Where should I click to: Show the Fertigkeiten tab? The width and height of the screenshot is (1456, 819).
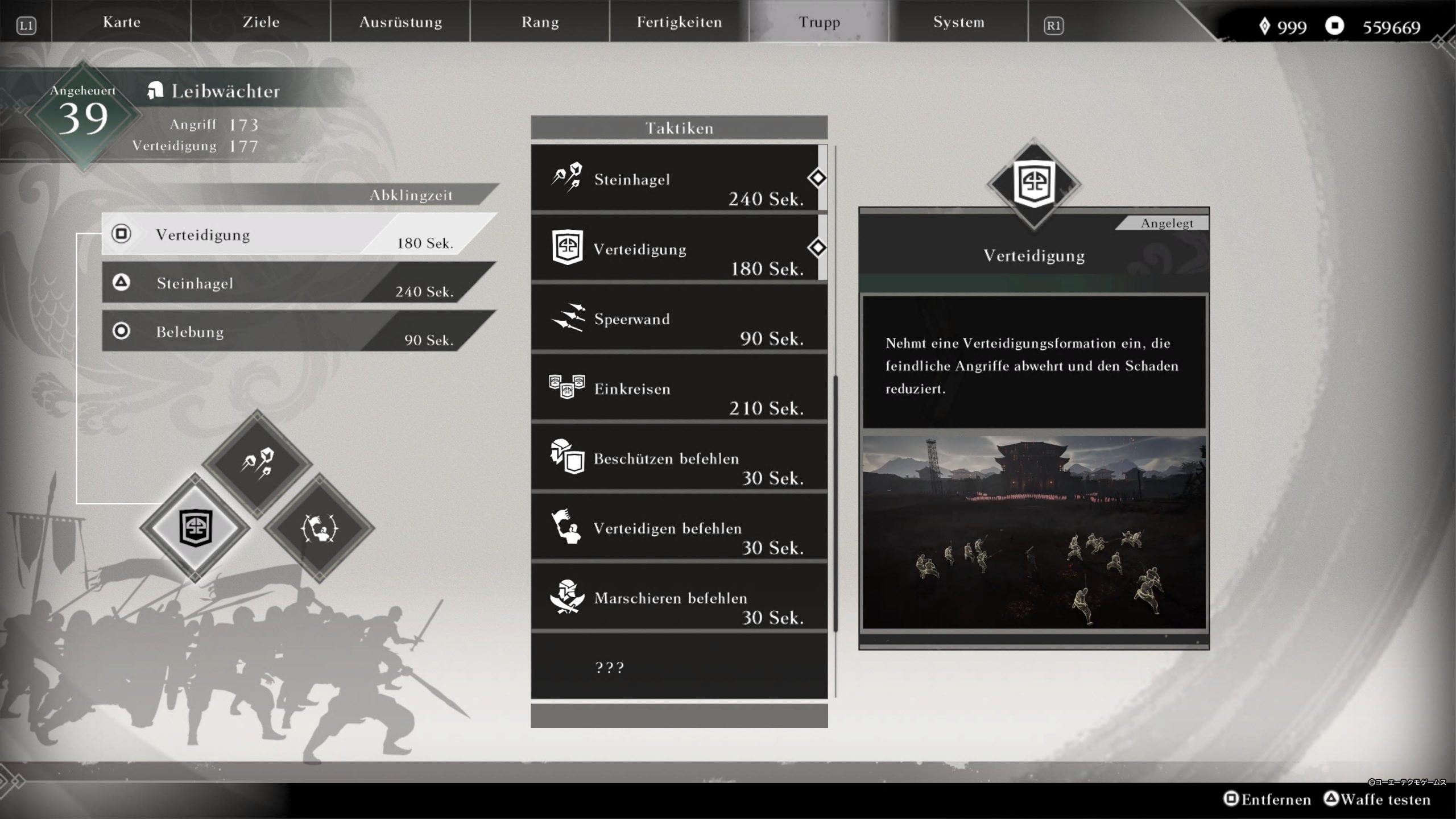pos(679,22)
